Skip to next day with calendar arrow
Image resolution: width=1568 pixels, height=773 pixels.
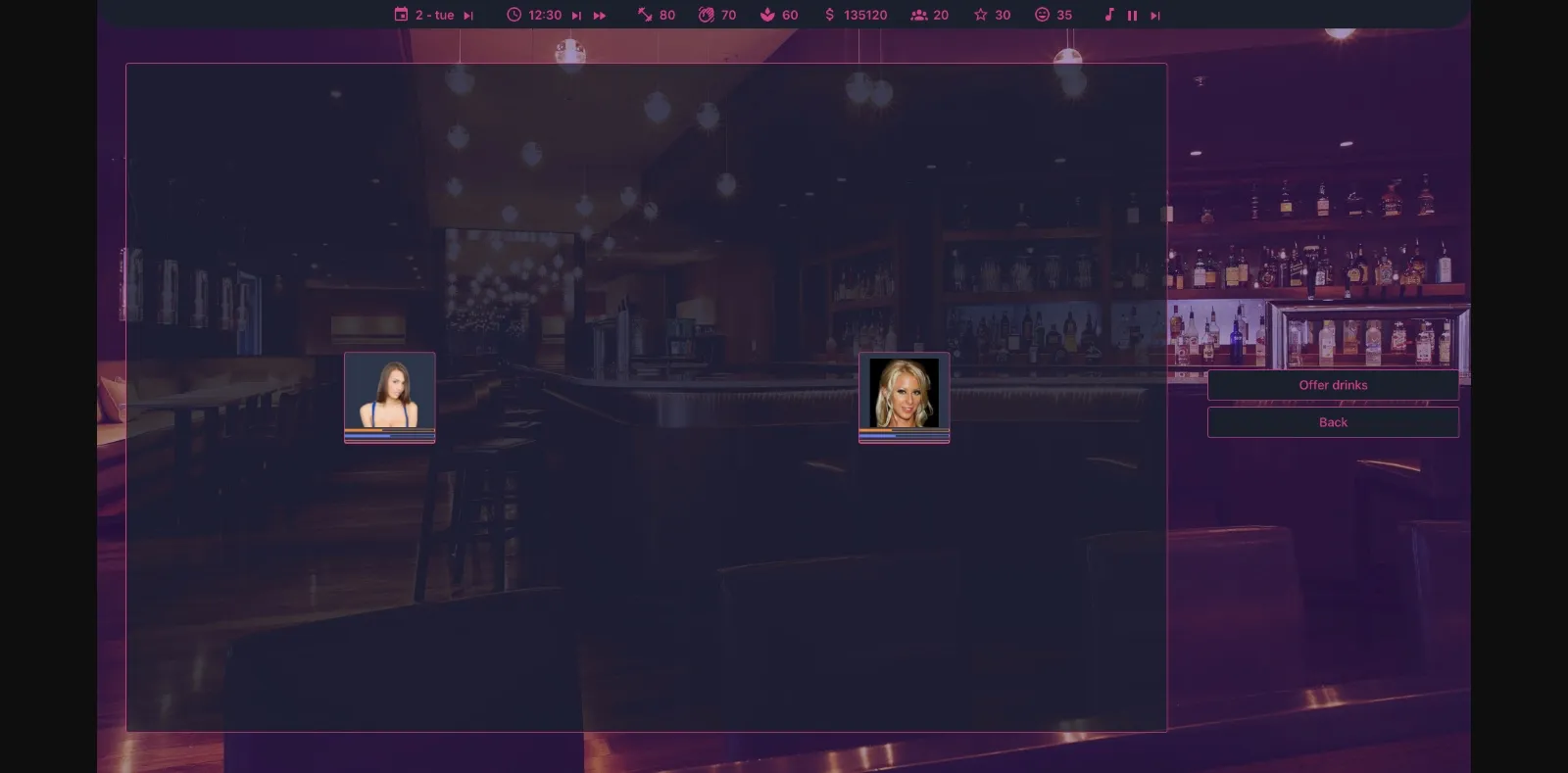(x=469, y=15)
